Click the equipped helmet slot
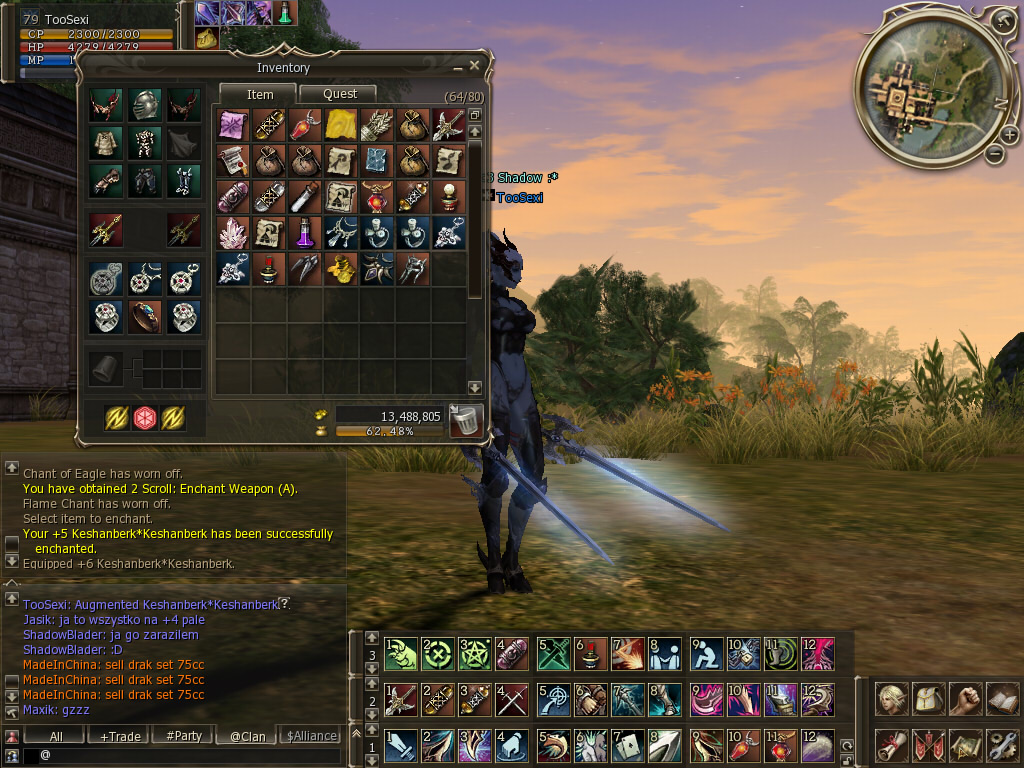1024x768 pixels. [x=144, y=105]
